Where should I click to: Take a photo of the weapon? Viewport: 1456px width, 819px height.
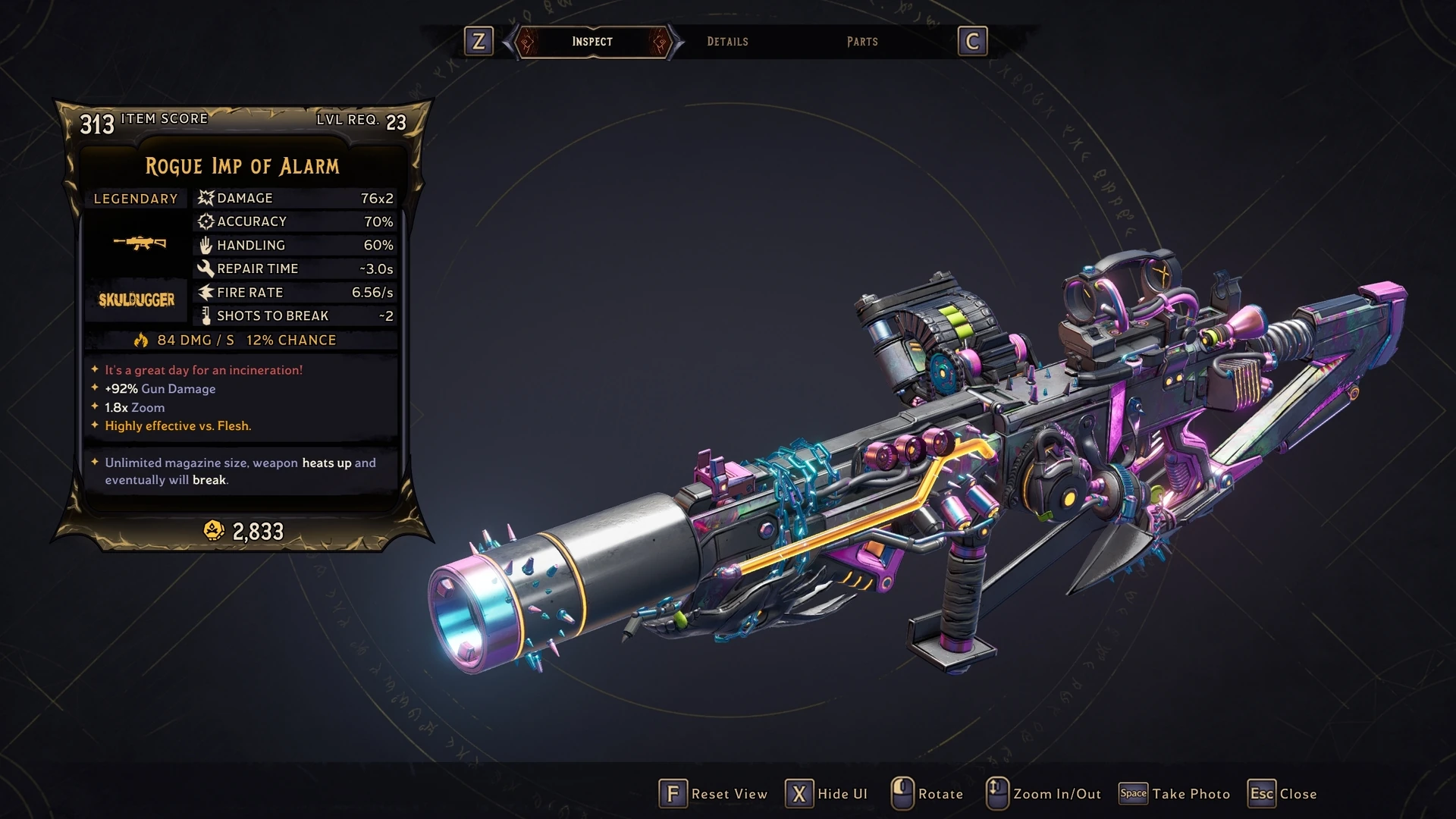click(x=1175, y=794)
